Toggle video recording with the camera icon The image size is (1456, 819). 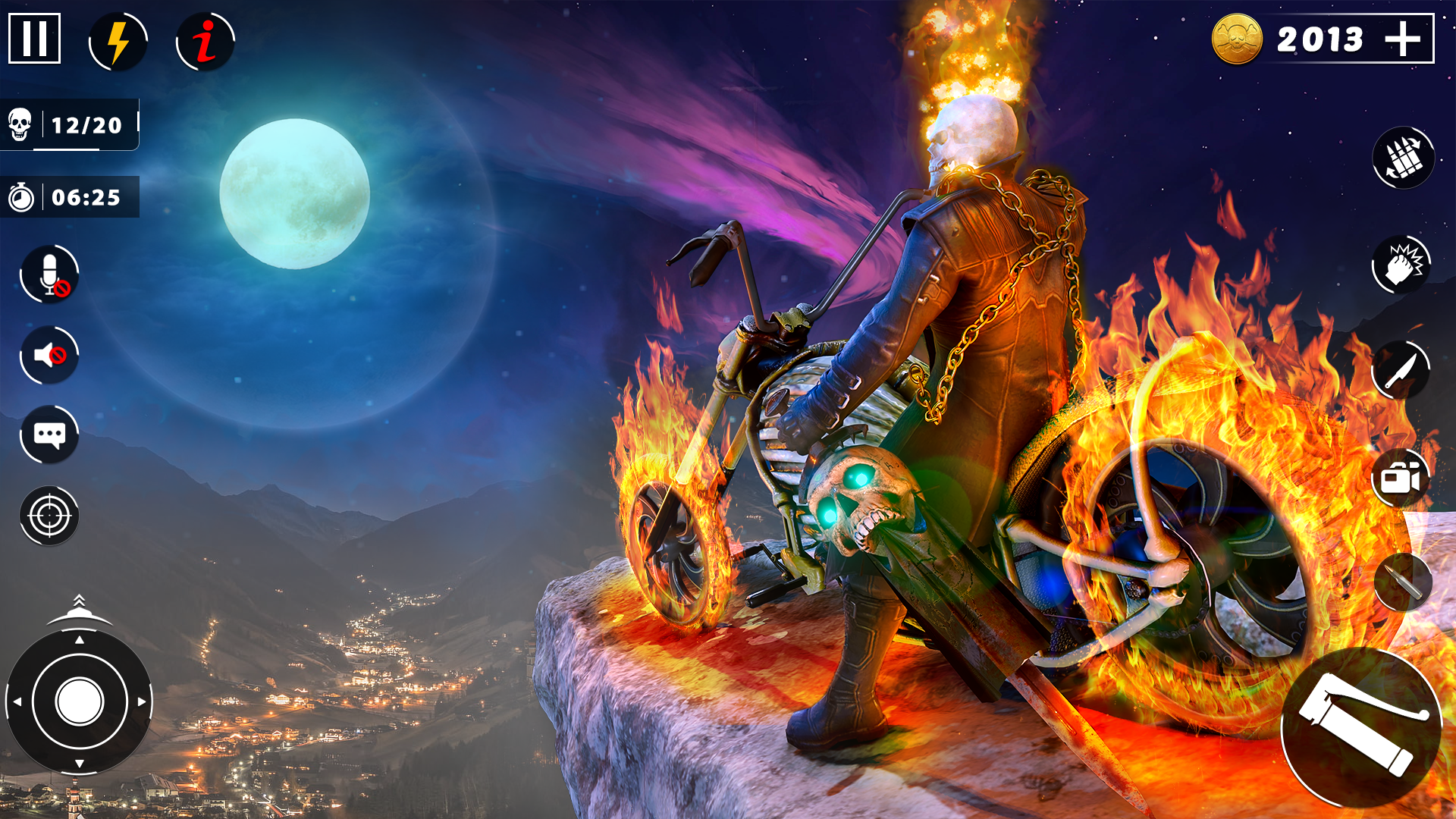coord(1403,478)
